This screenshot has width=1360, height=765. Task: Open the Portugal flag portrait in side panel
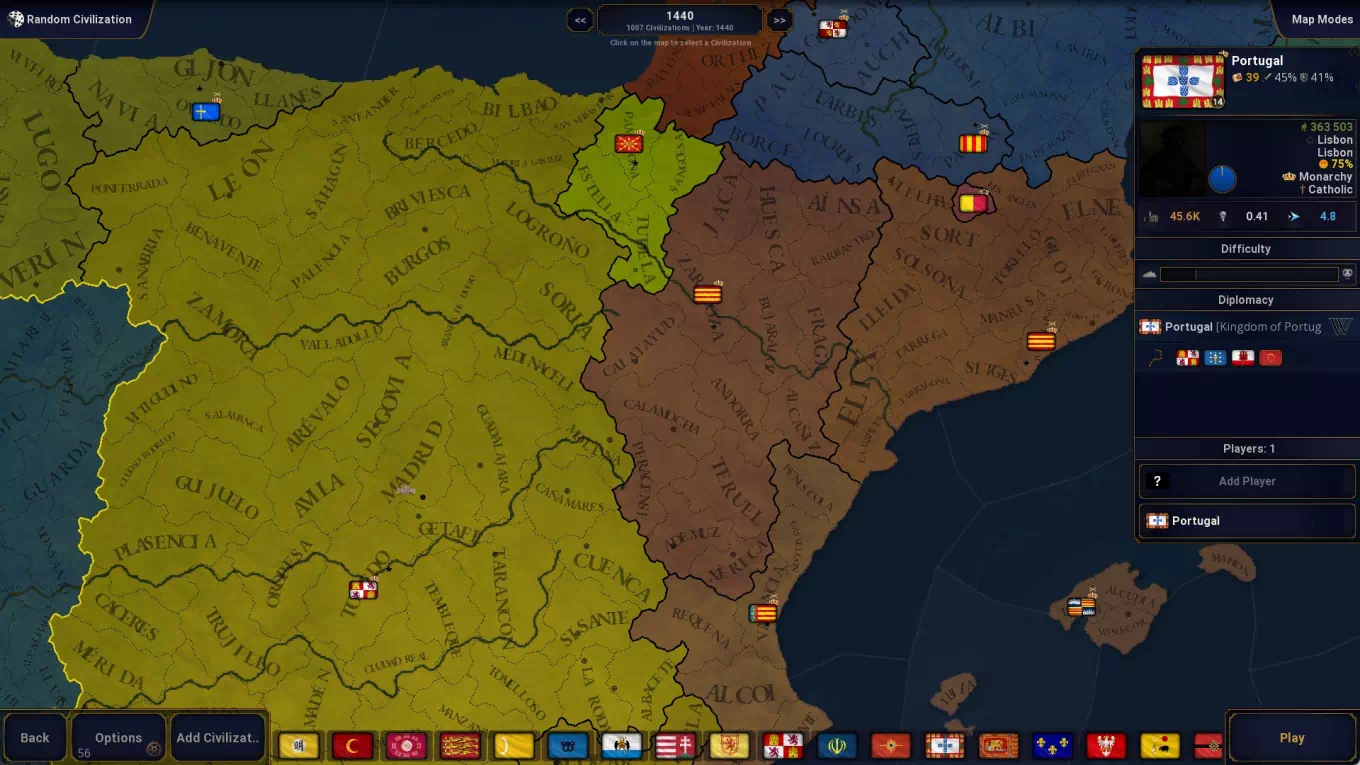[x=1183, y=81]
